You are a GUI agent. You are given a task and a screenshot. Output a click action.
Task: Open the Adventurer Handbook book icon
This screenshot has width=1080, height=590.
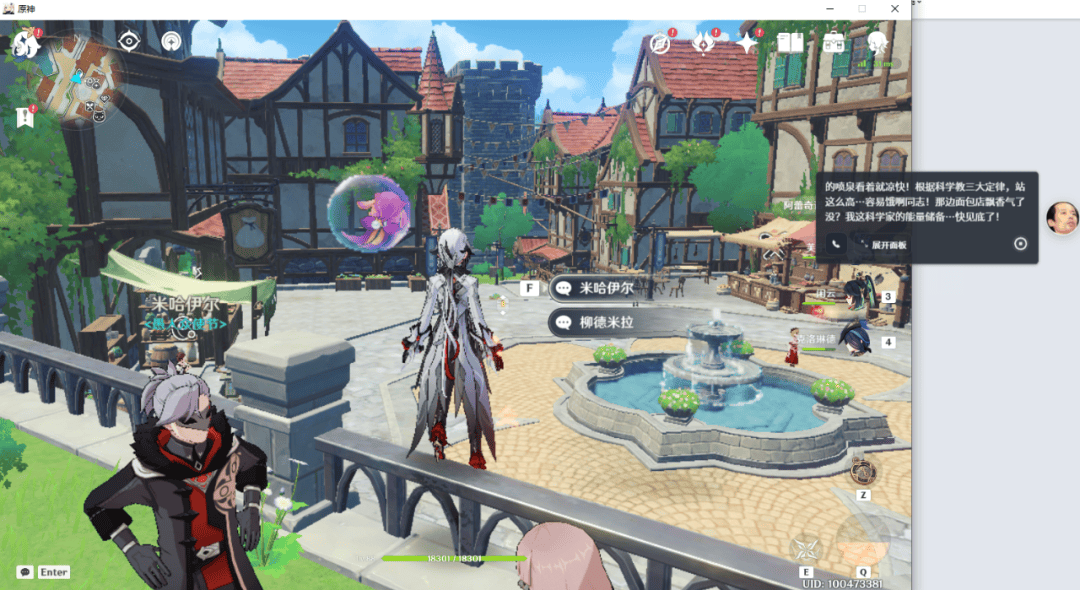tap(791, 43)
